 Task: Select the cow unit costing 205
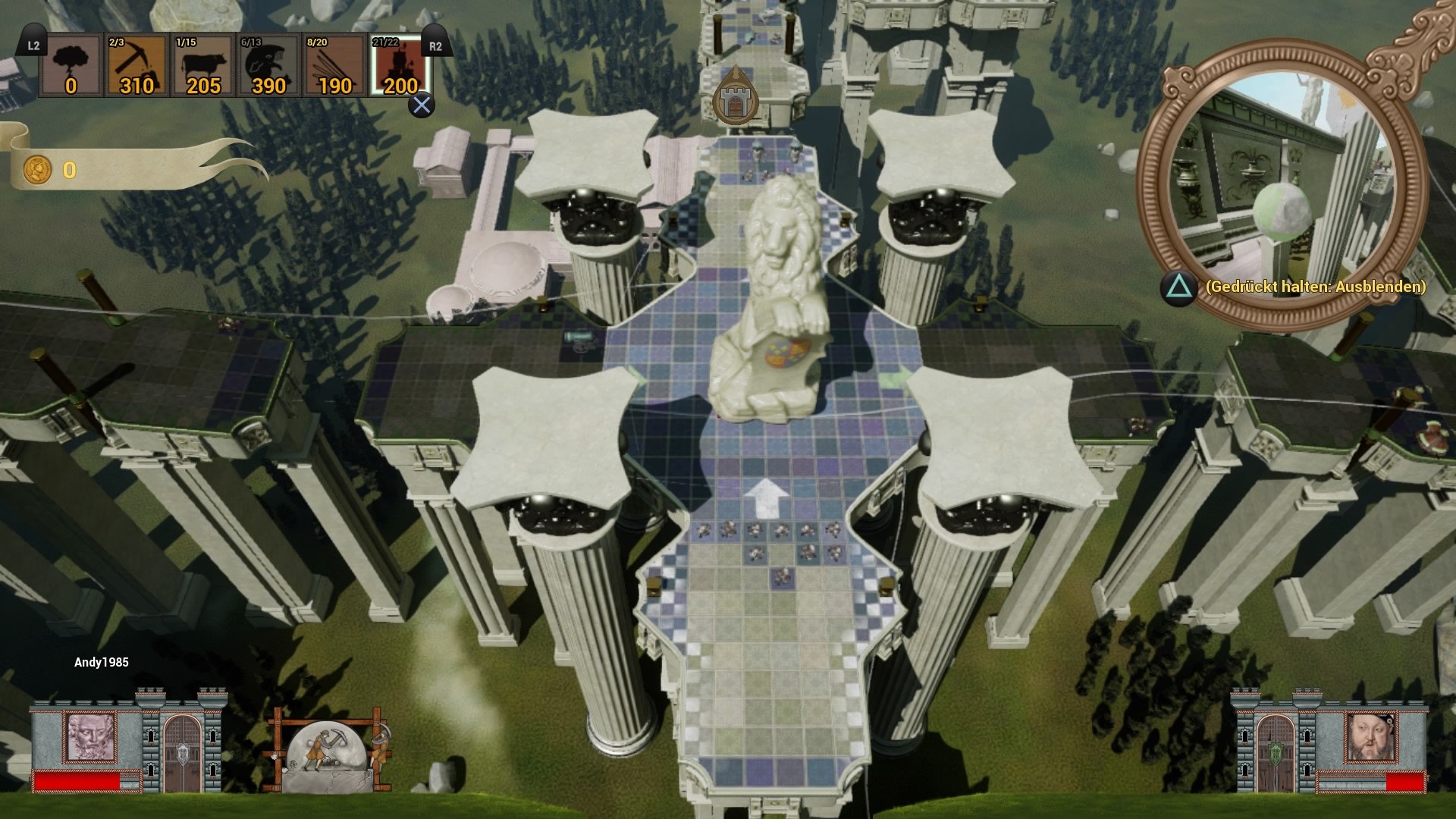(202, 66)
